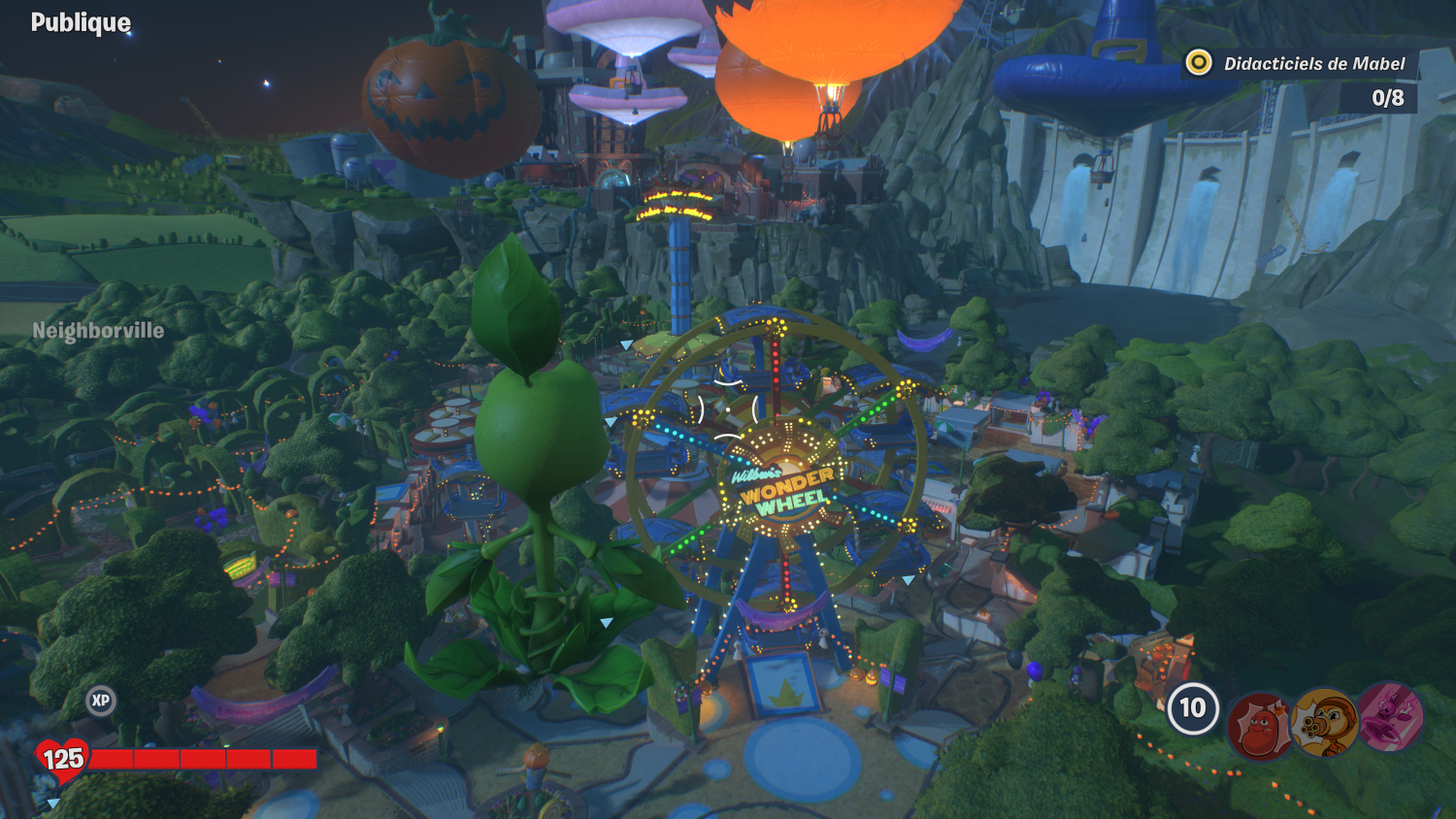The height and width of the screenshot is (819, 1456).
Task: Use the pink Pea Suped ability
Action: pyautogui.click(x=1390, y=717)
